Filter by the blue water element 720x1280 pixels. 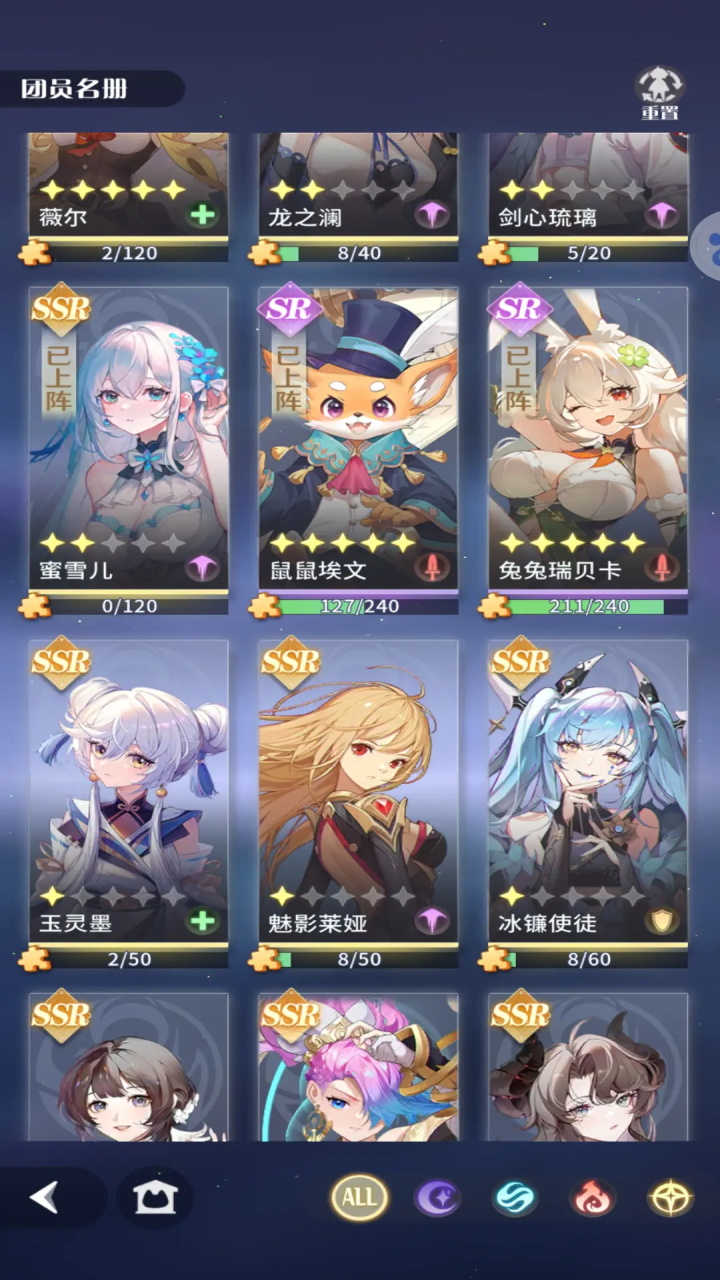pyautogui.click(x=515, y=1197)
